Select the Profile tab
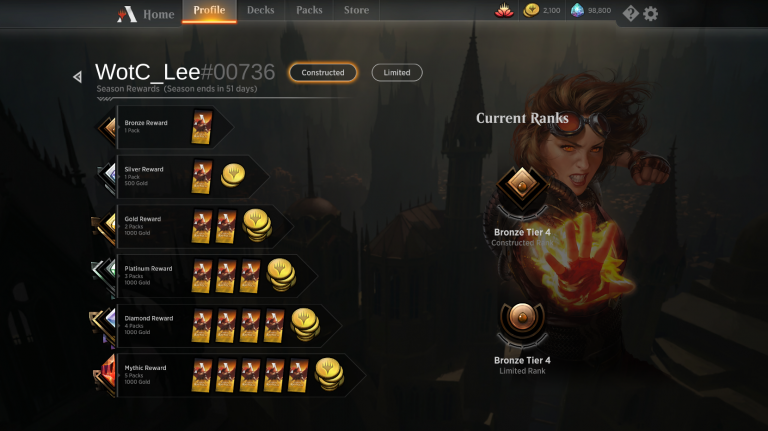The image size is (768, 431). coord(209,11)
